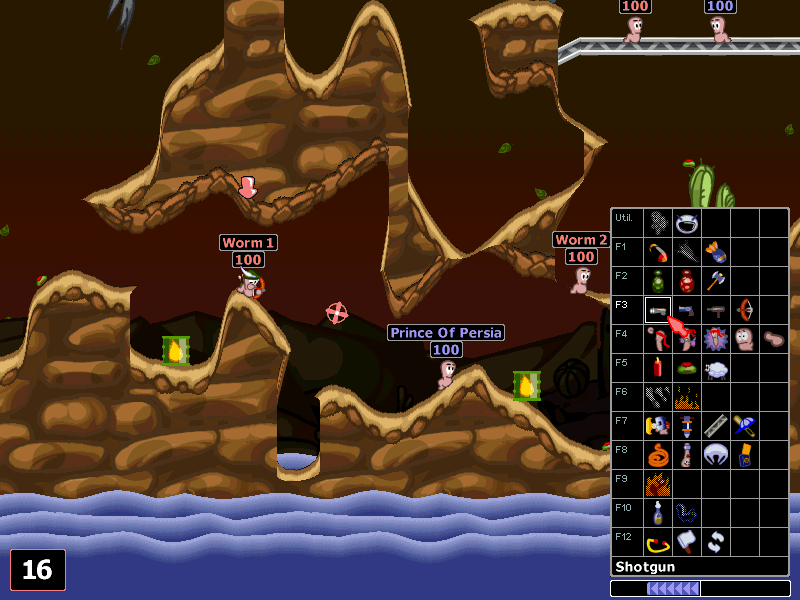Choose the Handgun pistol icon
Viewport: 800px width, 600px height.
coord(686,310)
